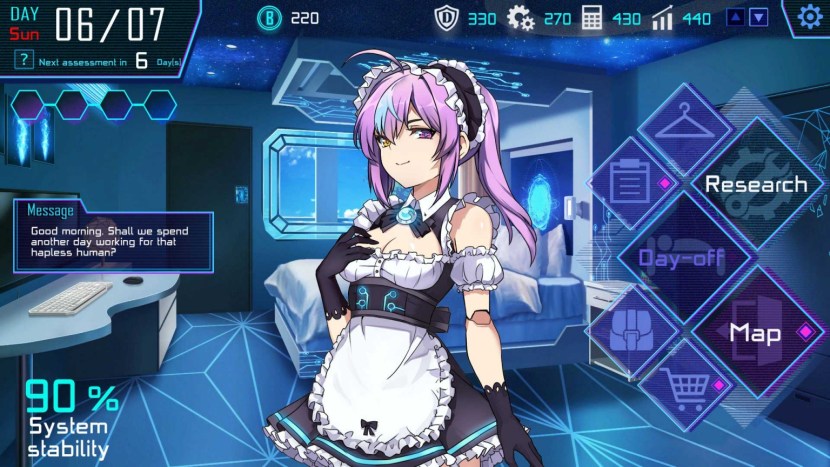Open the clipboard task list

point(630,185)
